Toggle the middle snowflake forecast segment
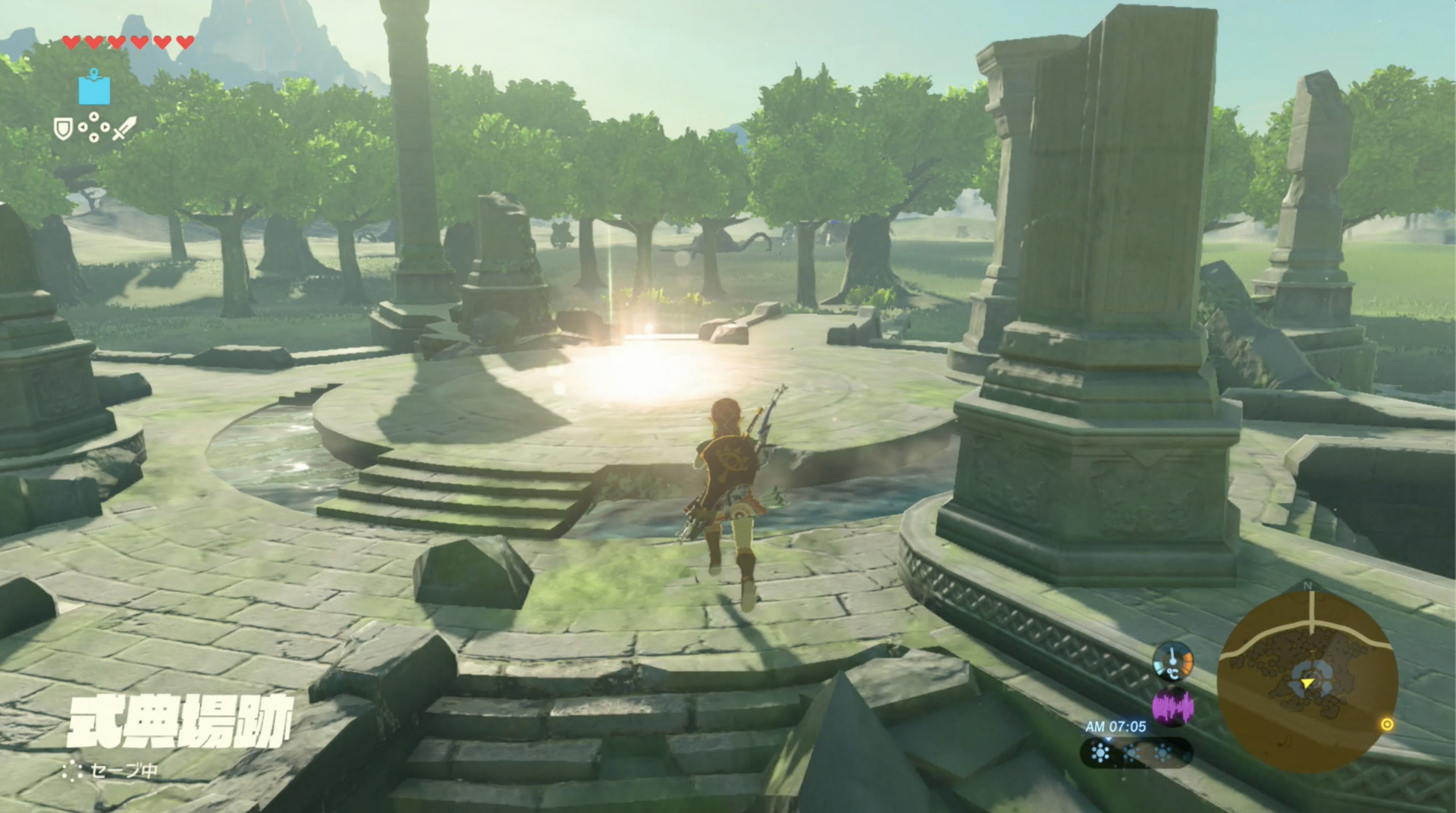 click(1132, 752)
